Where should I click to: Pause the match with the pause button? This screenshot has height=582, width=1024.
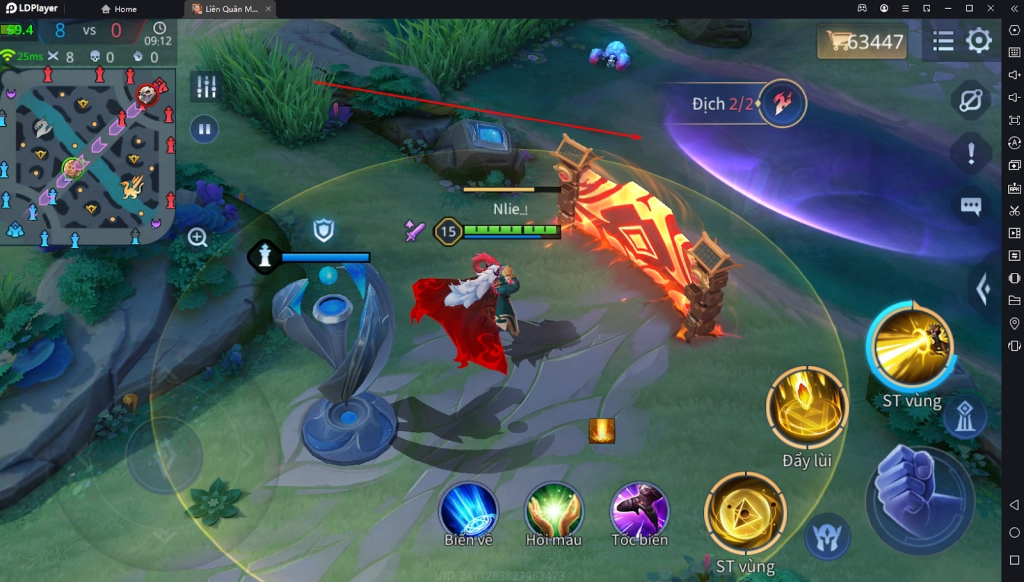(x=205, y=128)
